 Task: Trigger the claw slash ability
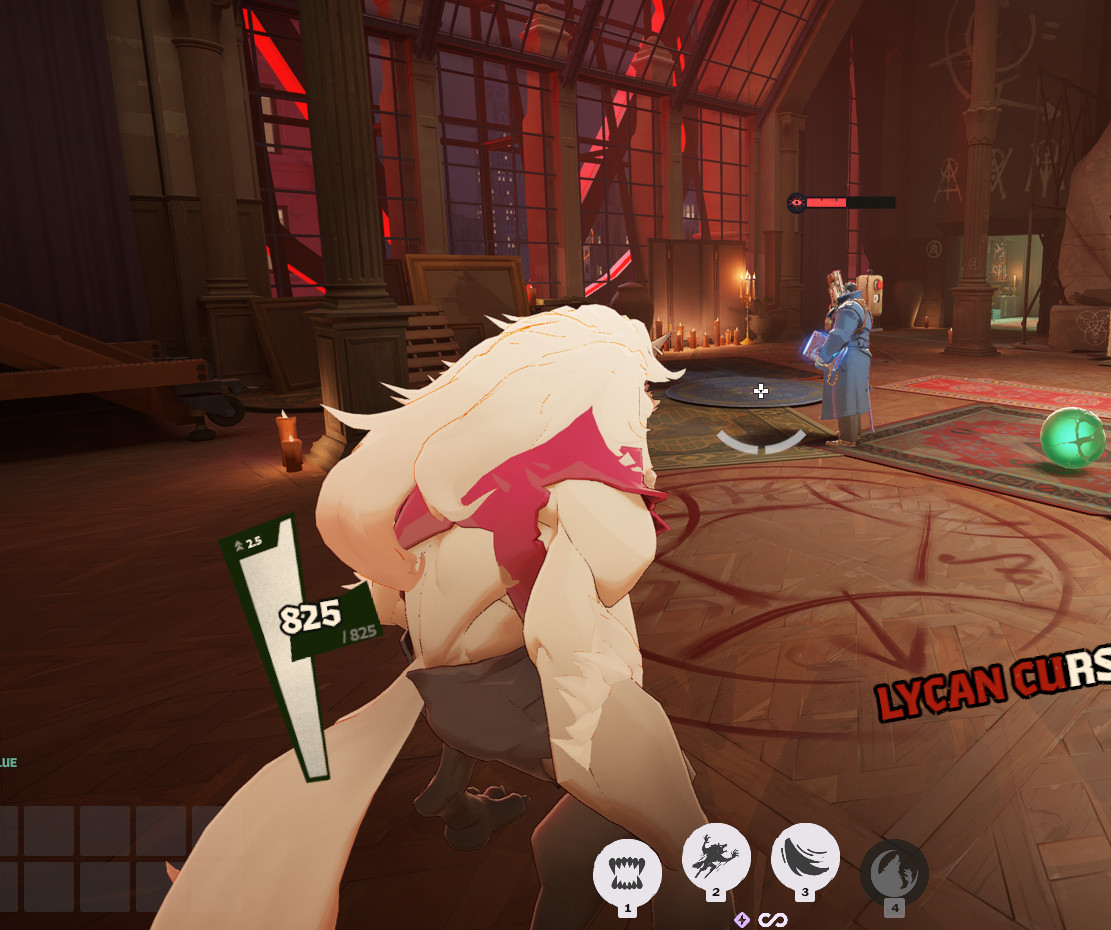(x=805, y=858)
